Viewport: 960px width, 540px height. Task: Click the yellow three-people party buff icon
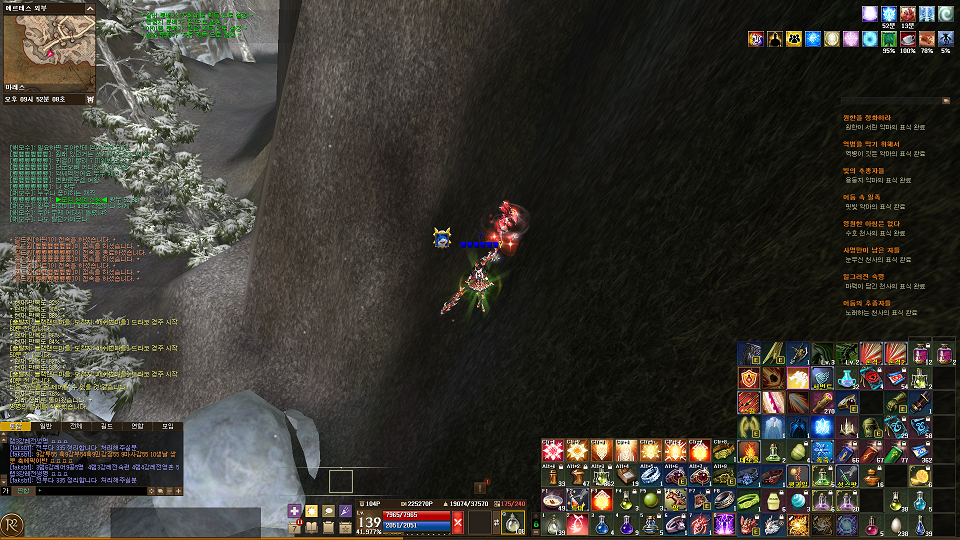click(795, 39)
